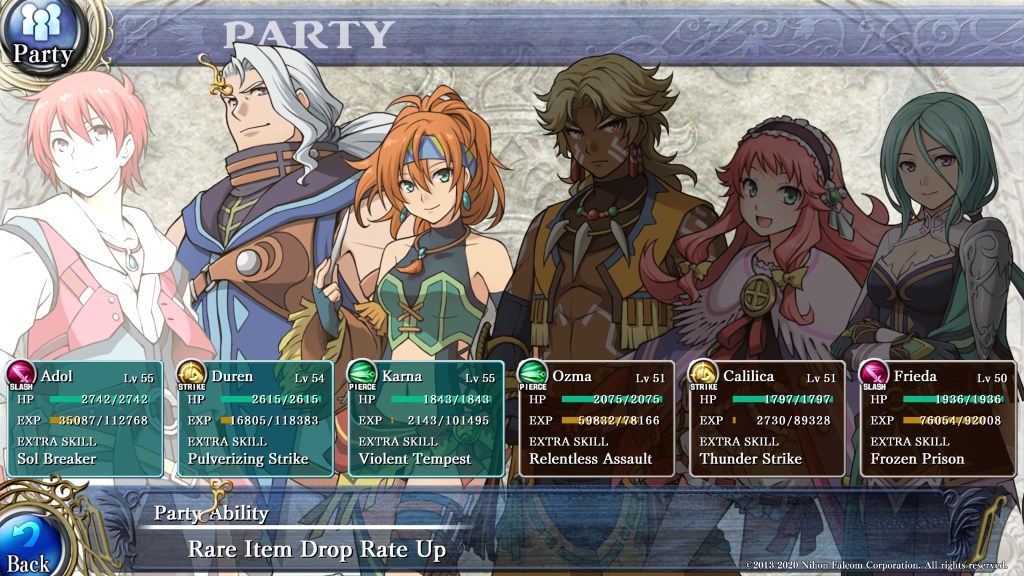Pick Ozma's reserve member card

pyautogui.click(x=596, y=418)
